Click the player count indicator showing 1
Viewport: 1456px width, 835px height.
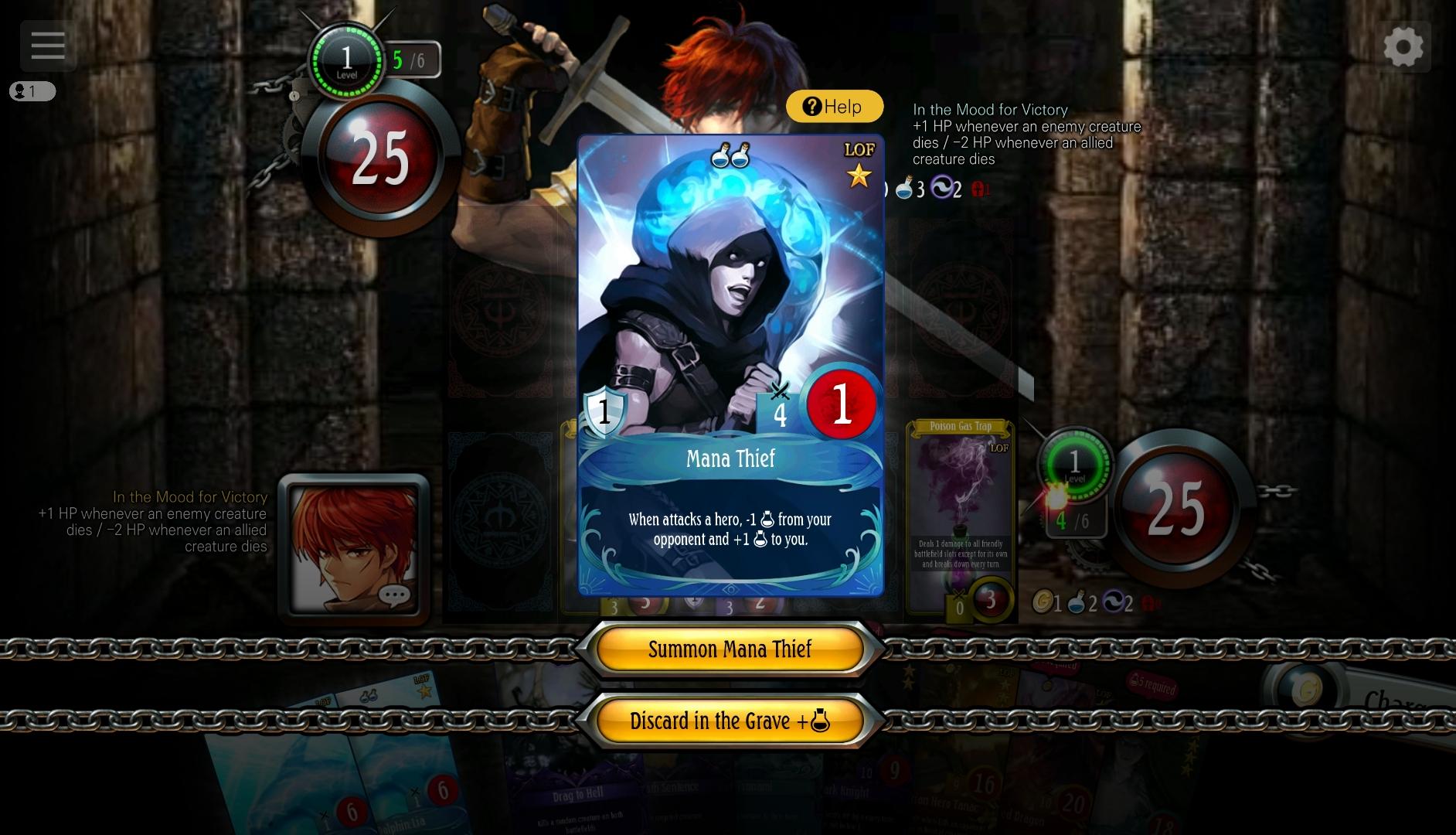pos(32,91)
